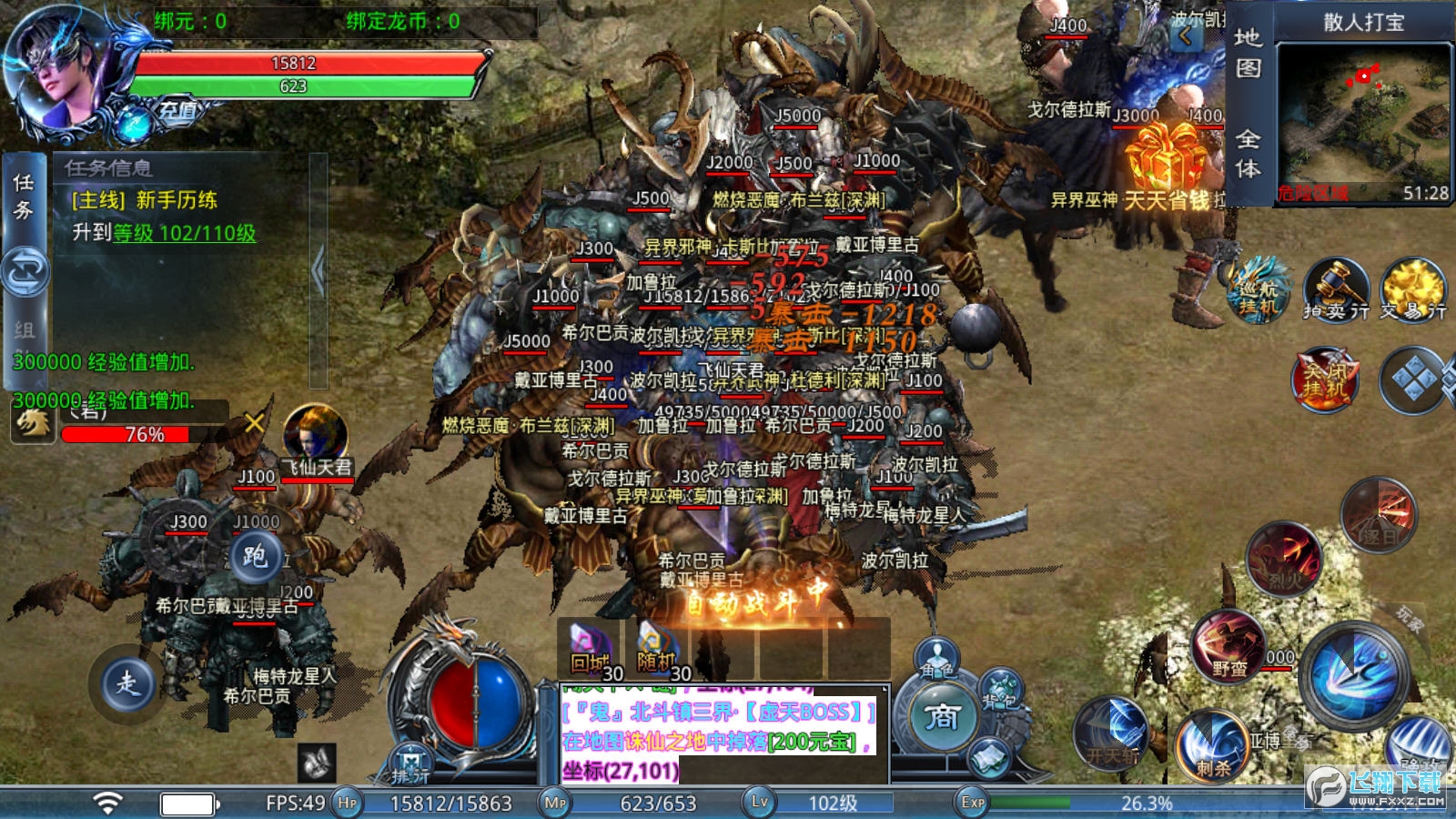
Task: Open the 地图 map button
Action: [x=1248, y=53]
